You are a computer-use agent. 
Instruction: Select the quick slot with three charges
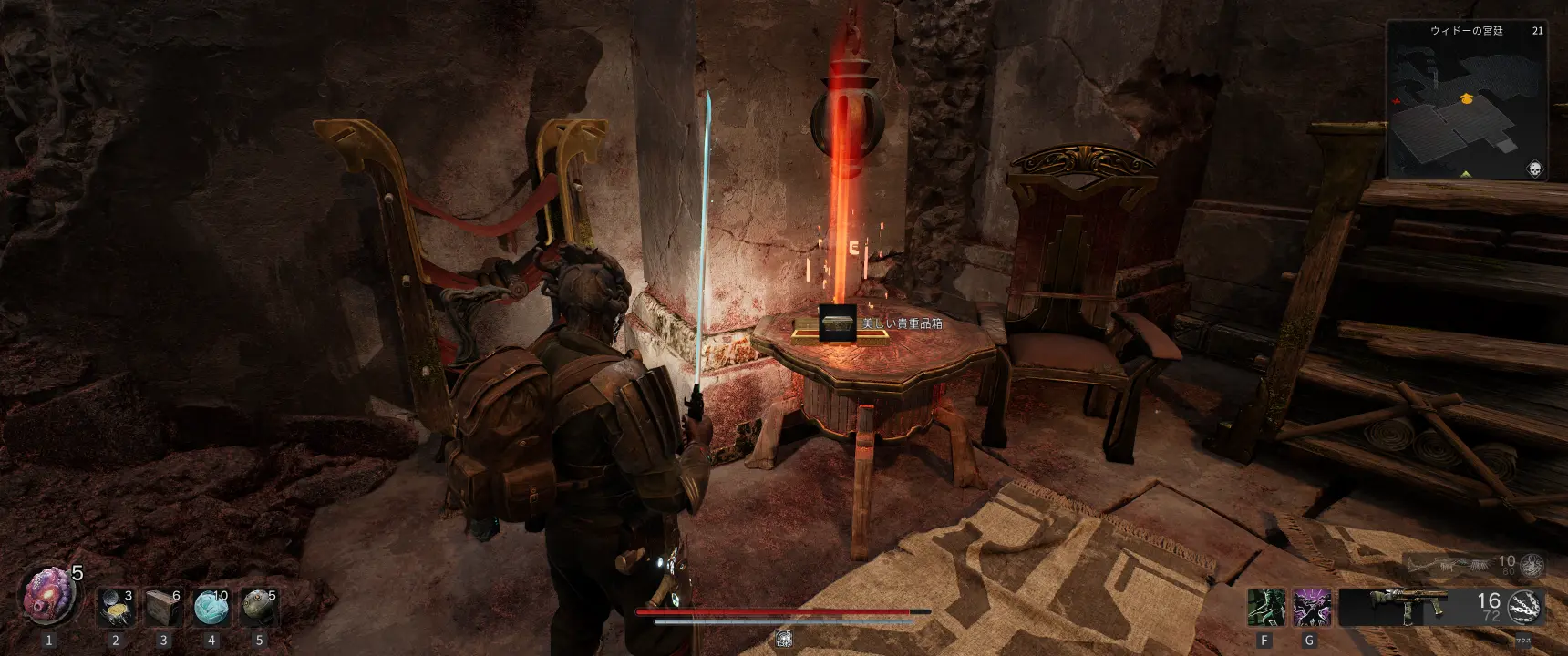pos(117,608)
